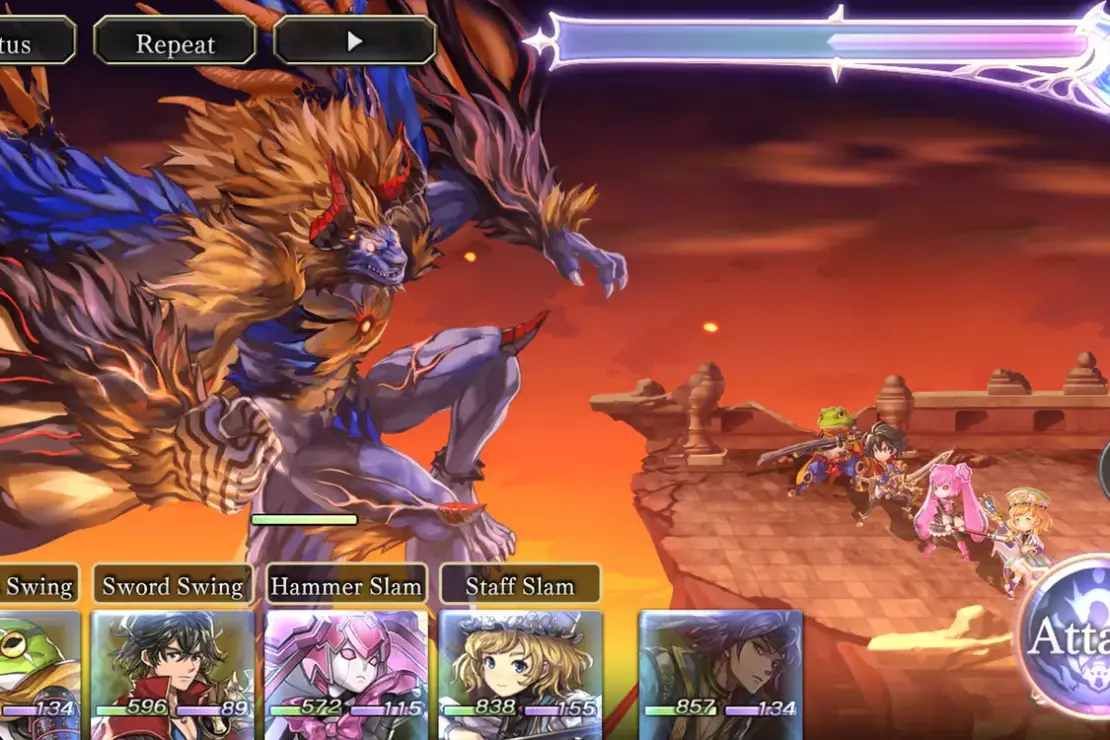Pick the Staff Slam skill label
Viewport: 1110px width, 740px height.
[x=520, y=586]
